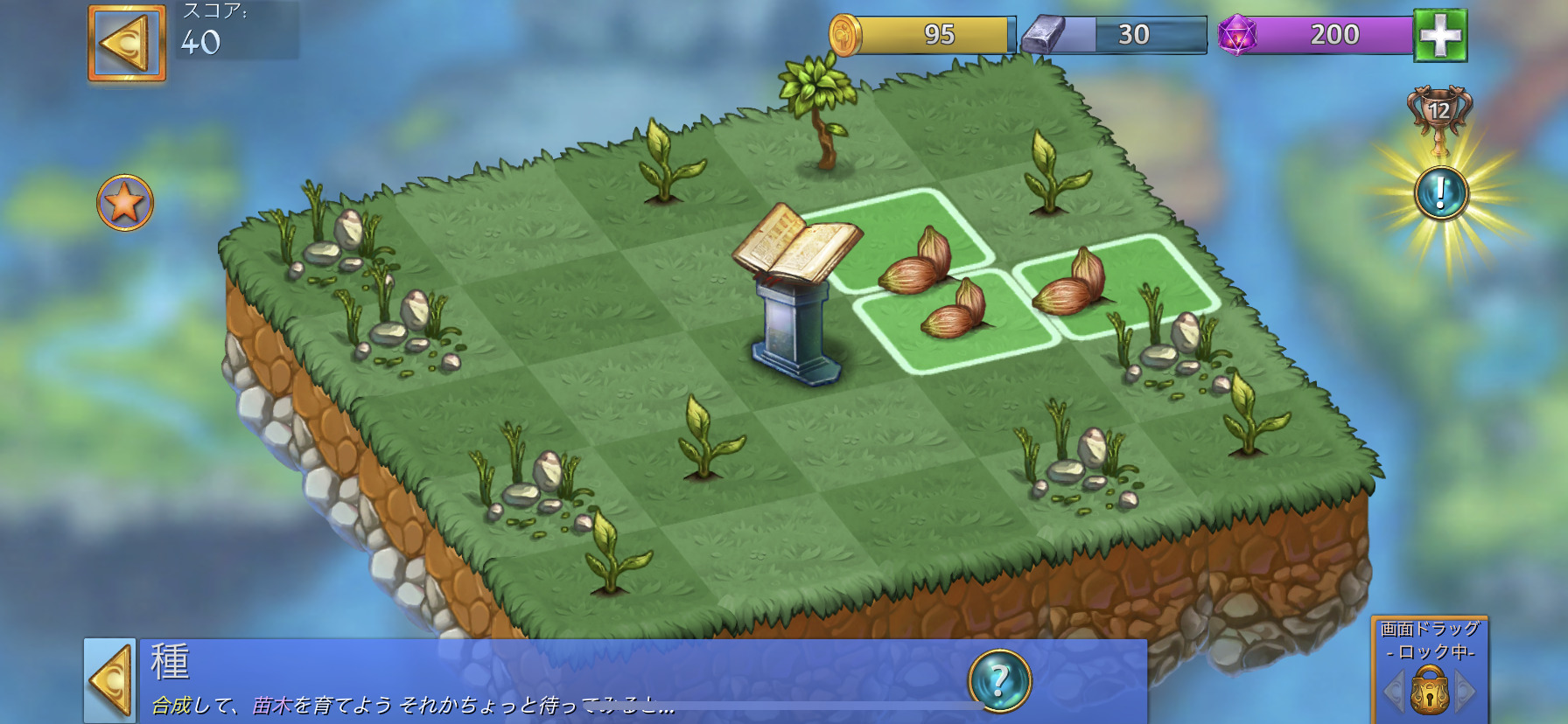Tap the green plus to buy gems
The width and height of the screenshot is (1568, 724).
pyautogui.click(x=1440, y=35)
